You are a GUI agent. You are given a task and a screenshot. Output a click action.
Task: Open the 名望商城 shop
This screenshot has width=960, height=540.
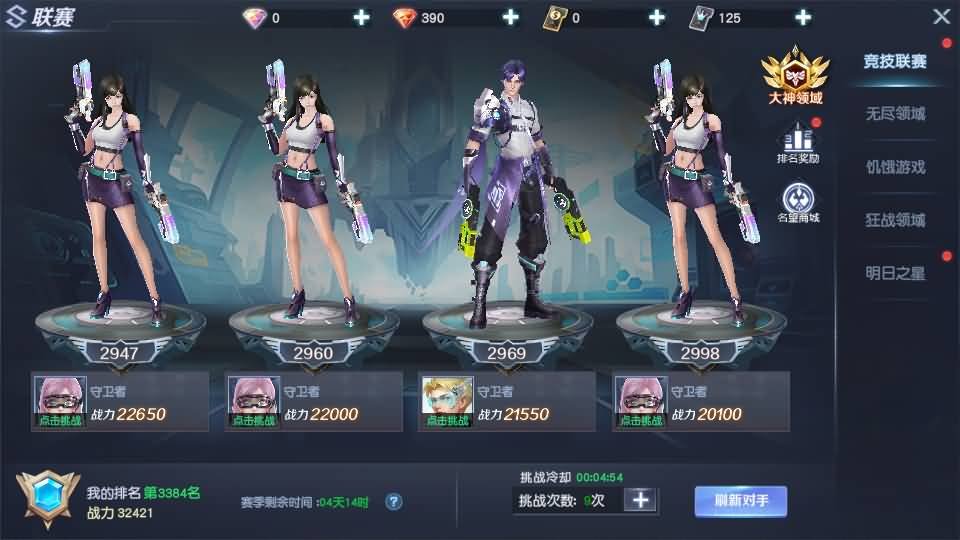(x=798, y=200)
